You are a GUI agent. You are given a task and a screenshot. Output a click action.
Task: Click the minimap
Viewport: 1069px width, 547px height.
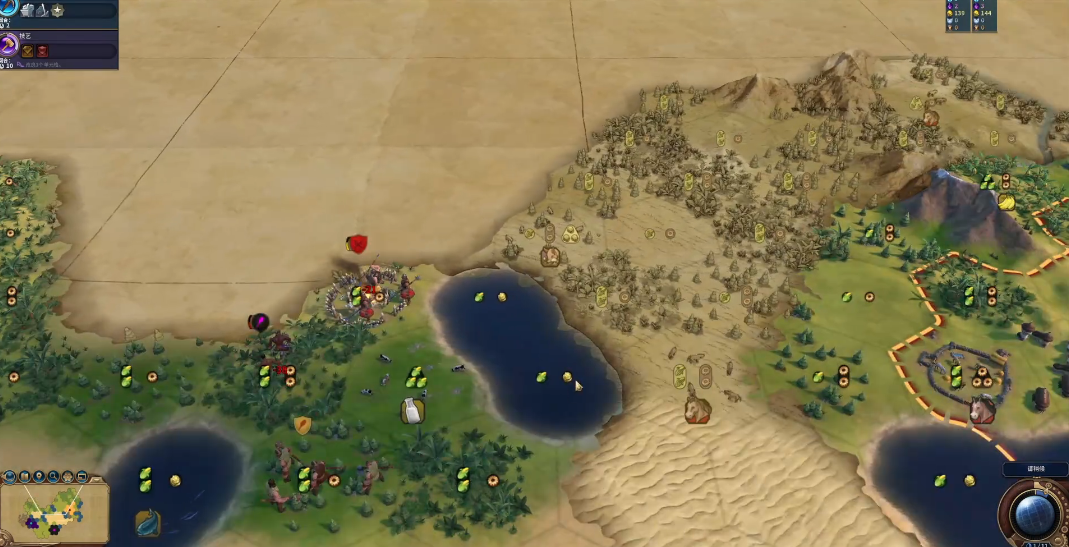tap(55, 510)
